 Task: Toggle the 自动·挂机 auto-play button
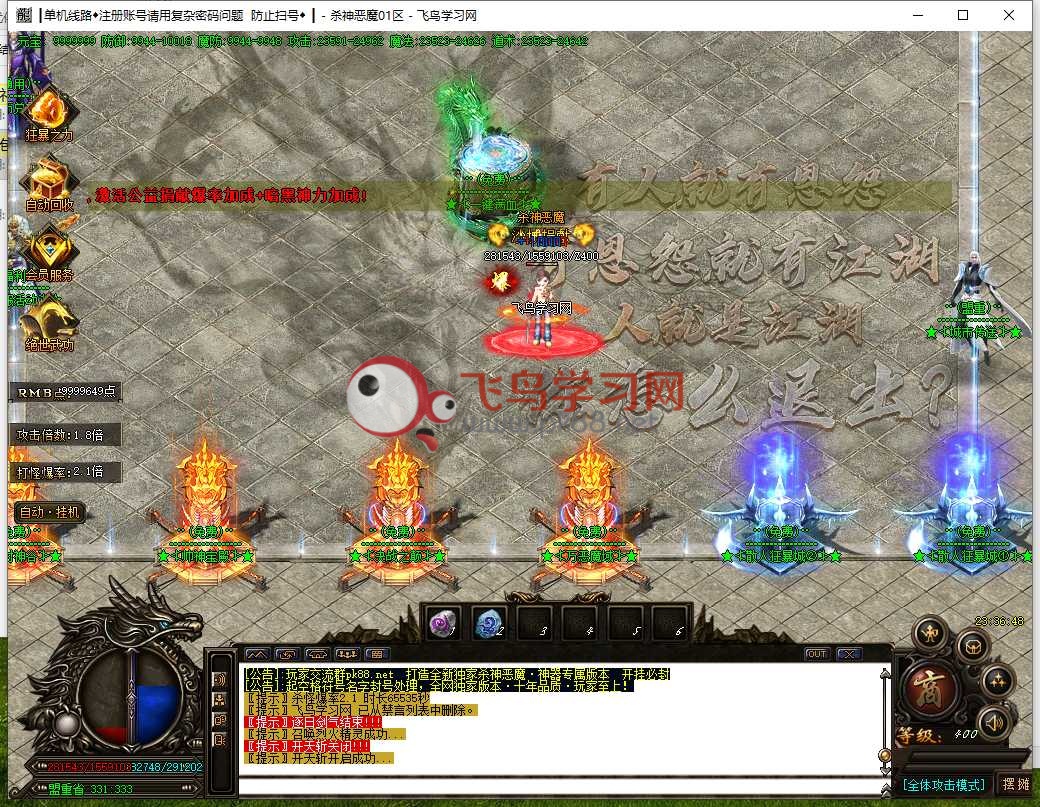click(48, 512)
